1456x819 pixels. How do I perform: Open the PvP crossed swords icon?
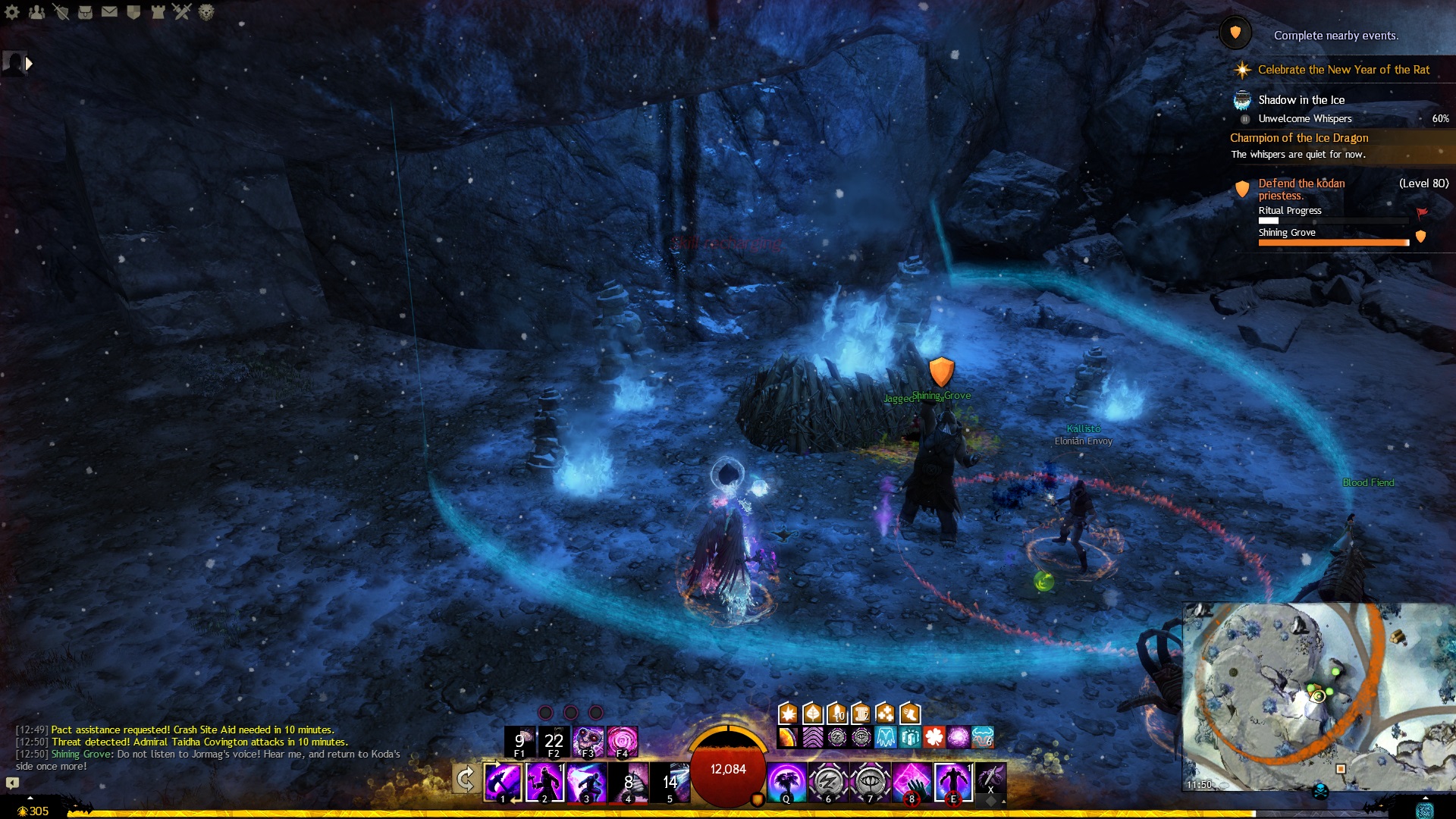click(182, 11)
